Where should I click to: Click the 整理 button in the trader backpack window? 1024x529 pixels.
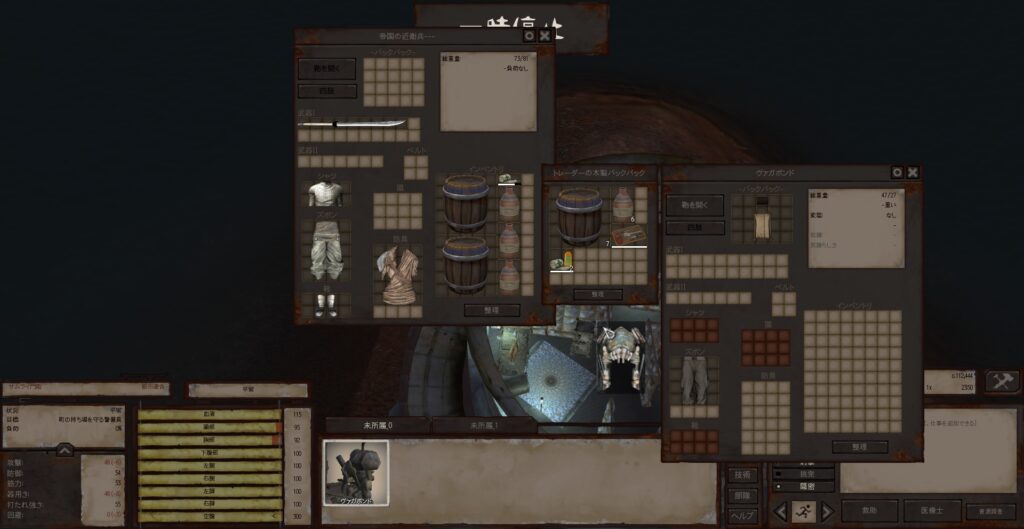[599, 295]
